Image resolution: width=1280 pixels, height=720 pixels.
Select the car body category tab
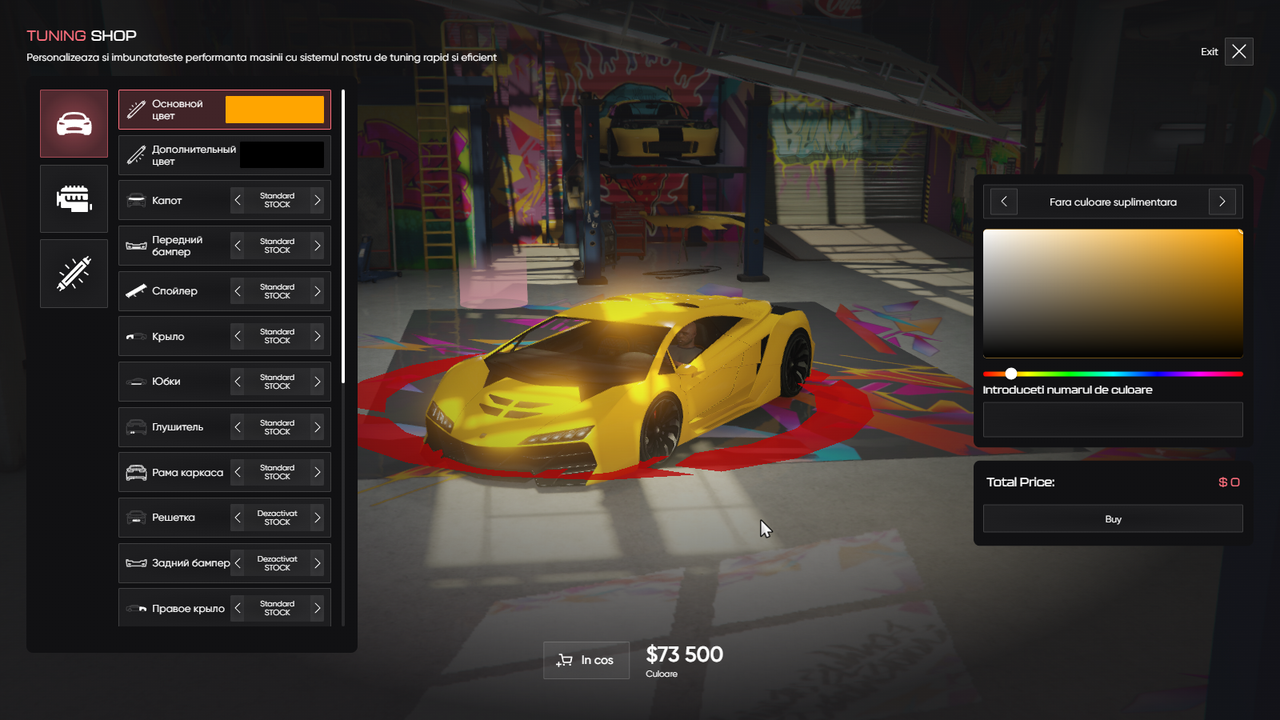(74, 124)
